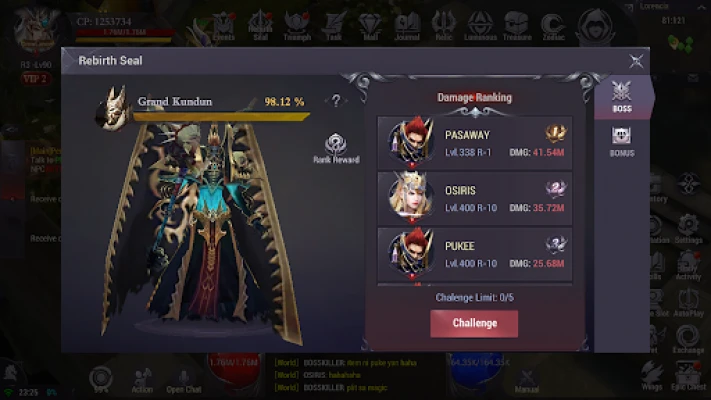
Task: Select PASAWAY in the damage ranking
Action: click(x=475, y=143)
